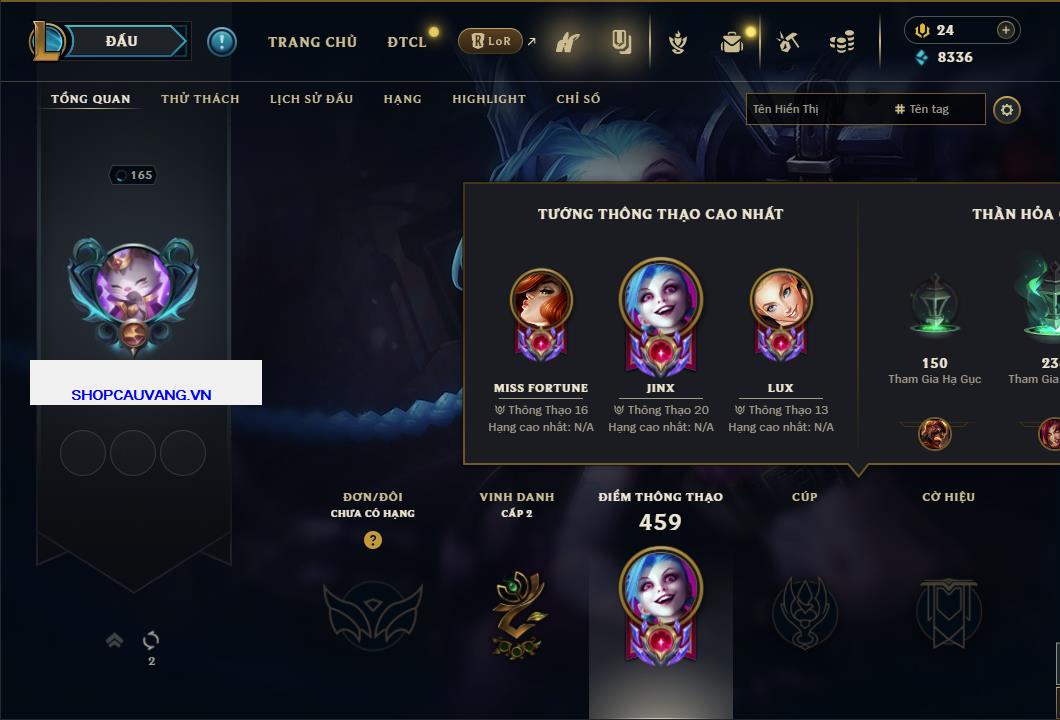Open the coin stack store icon

[842, 42]
